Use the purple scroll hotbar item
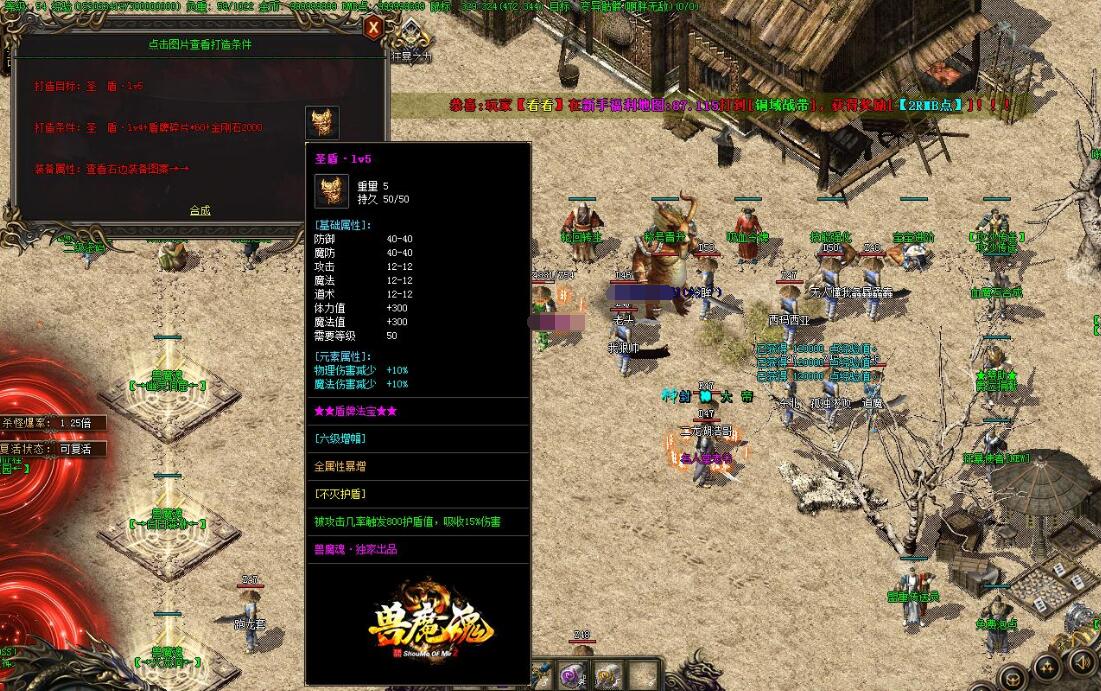The height and width of the screenshot is (691, 1101). [574, 675]
